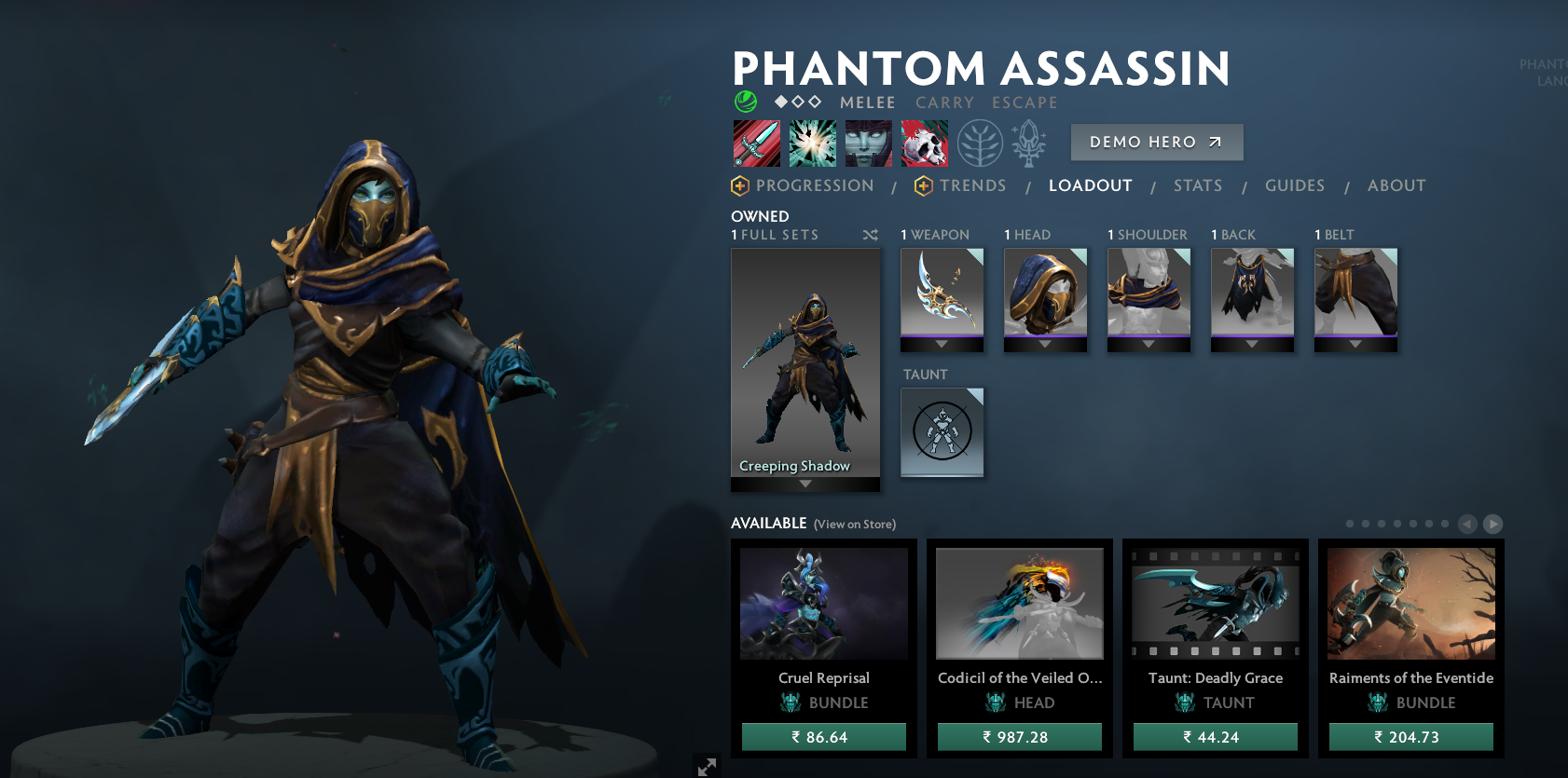This screenshot has width=1568, height=778.
Task: Click the fullscreen expand icon at bottom left
Action: (x=708, y=767)
